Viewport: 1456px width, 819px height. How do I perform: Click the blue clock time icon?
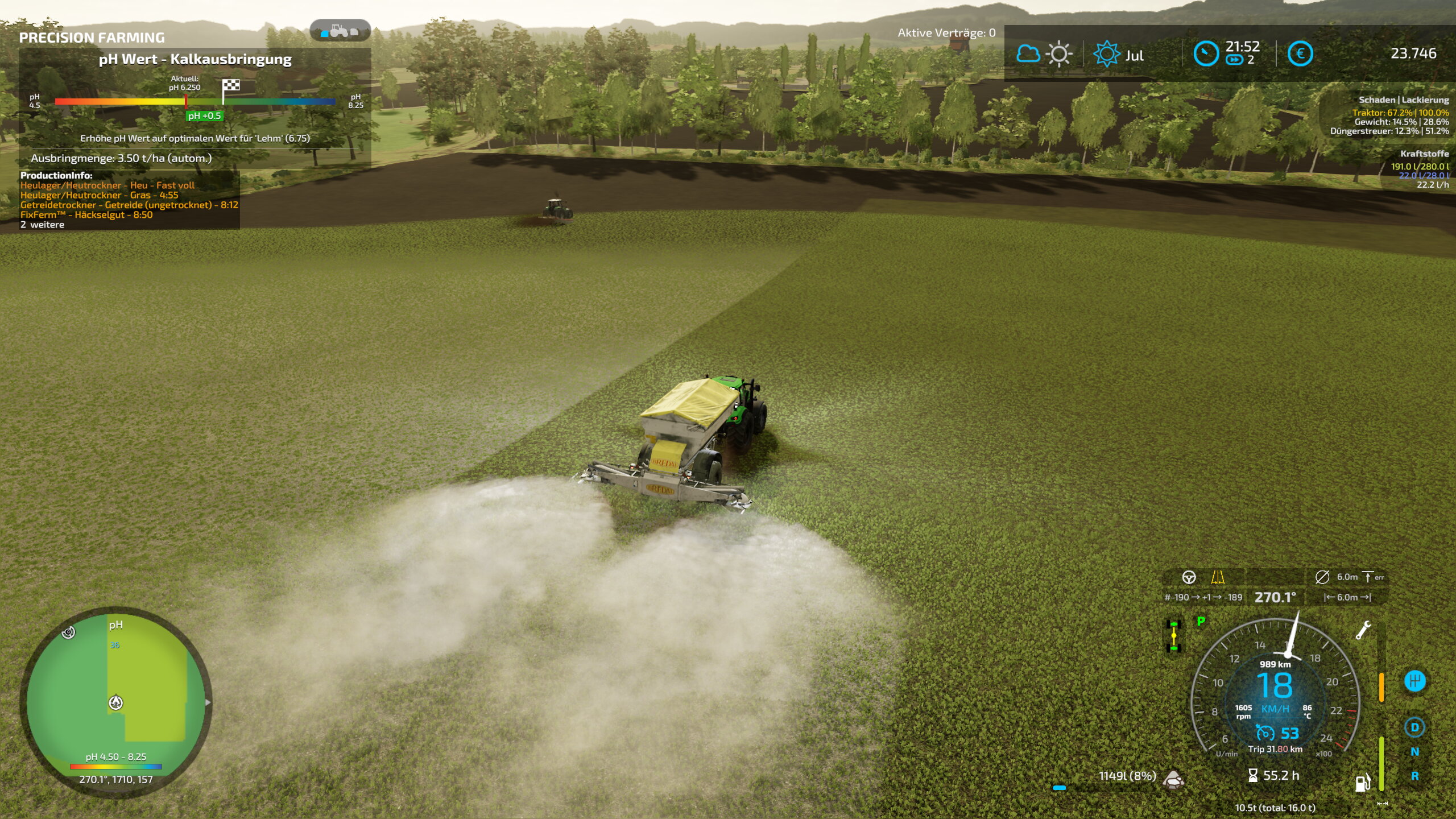point(1206,54)
